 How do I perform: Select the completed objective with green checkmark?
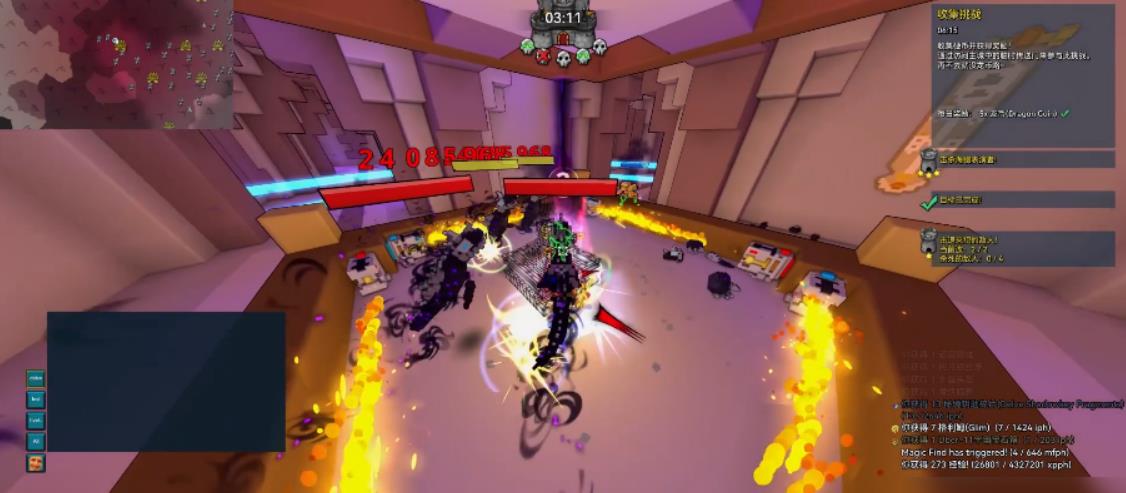(1018, 200)
